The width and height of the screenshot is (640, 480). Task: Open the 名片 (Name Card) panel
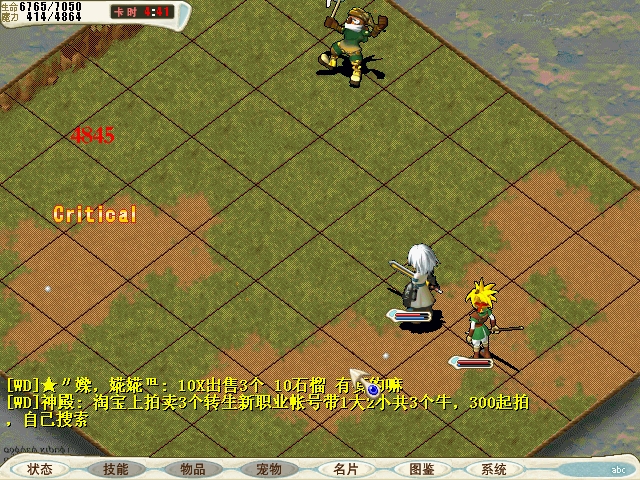[x=345, y=469]
